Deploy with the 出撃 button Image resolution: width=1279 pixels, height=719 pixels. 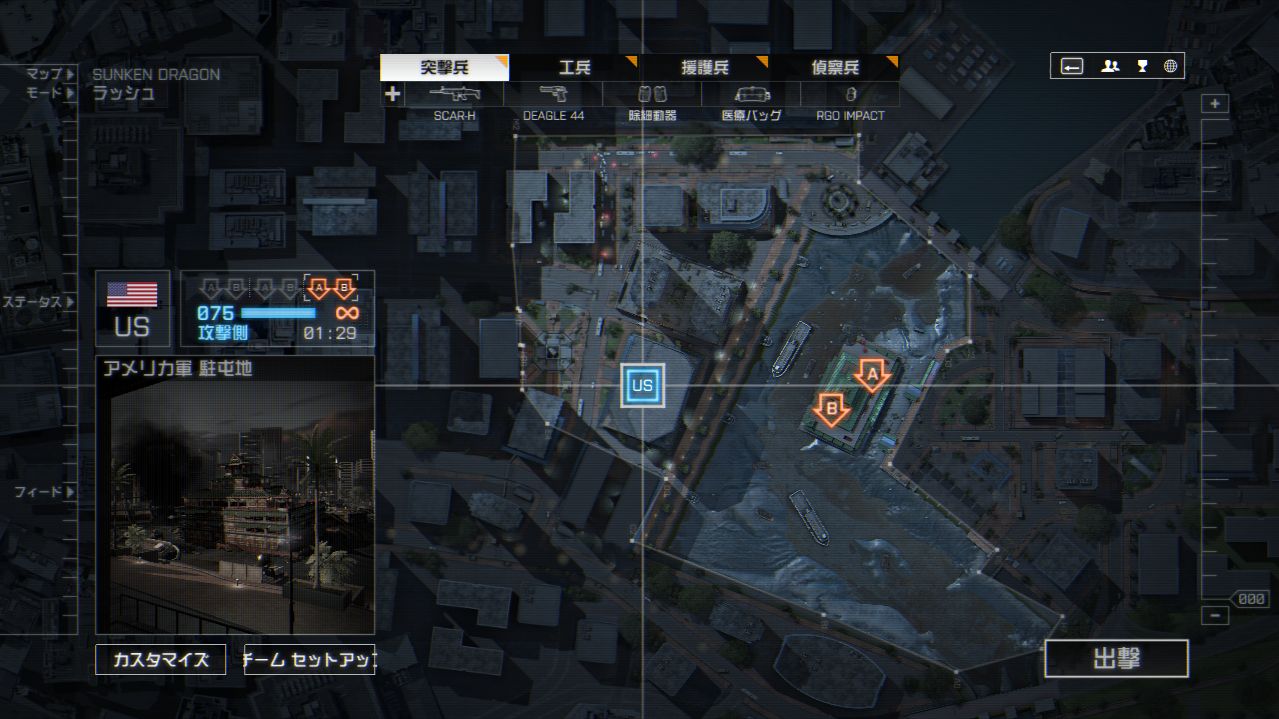tap(1116, 659)
